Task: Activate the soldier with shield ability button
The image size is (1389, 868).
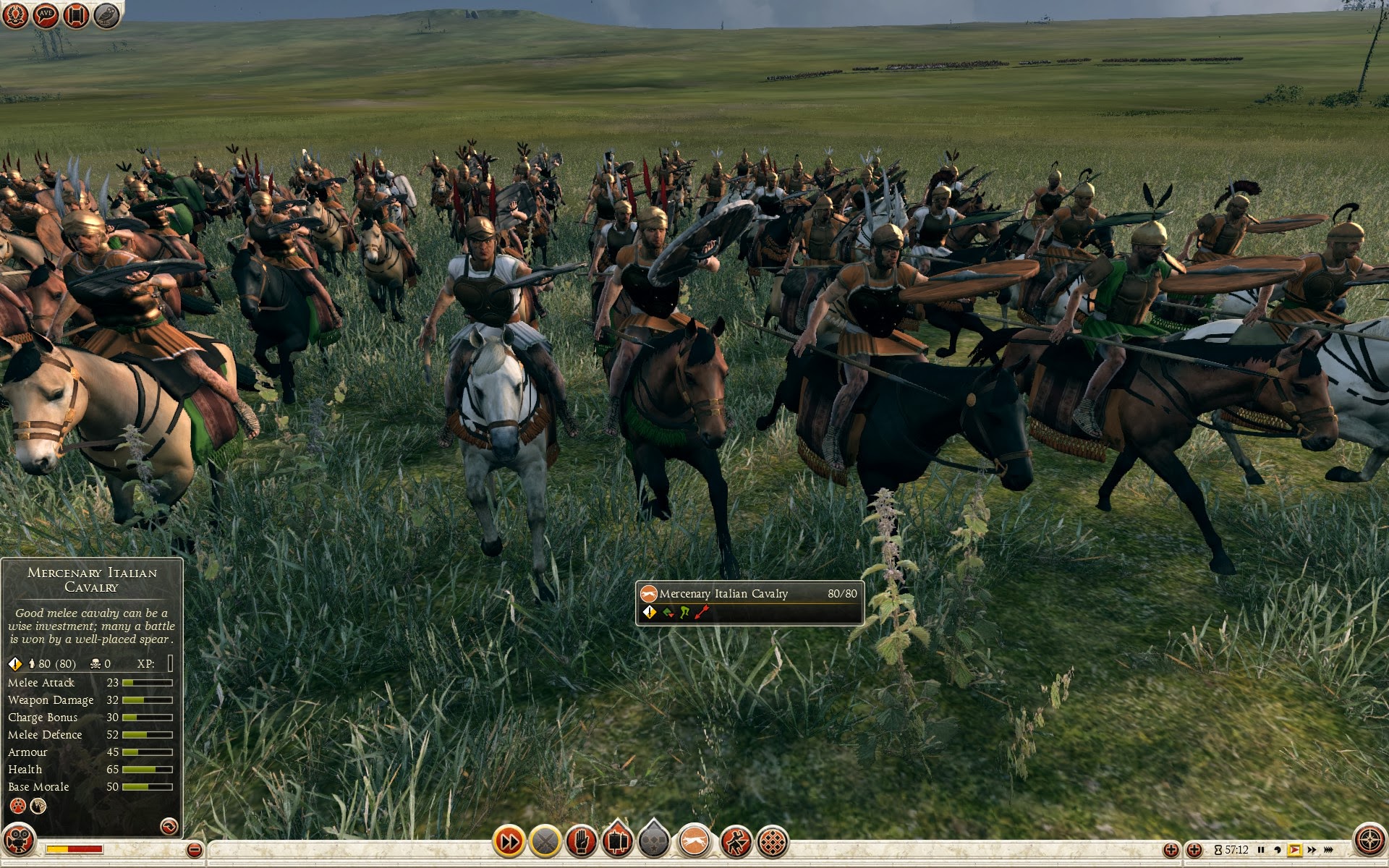Action: pos(736,841)
